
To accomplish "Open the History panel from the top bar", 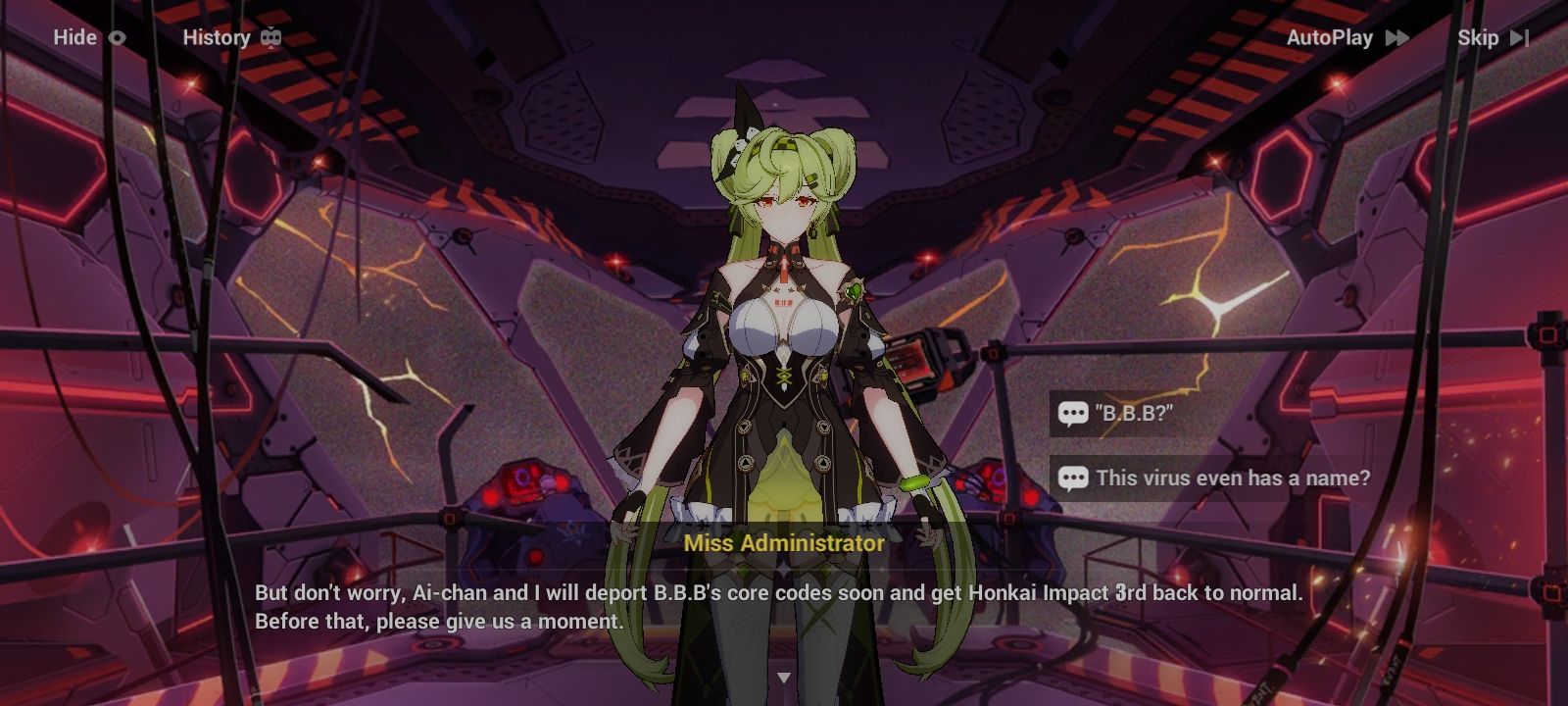I will pos(217,37).
